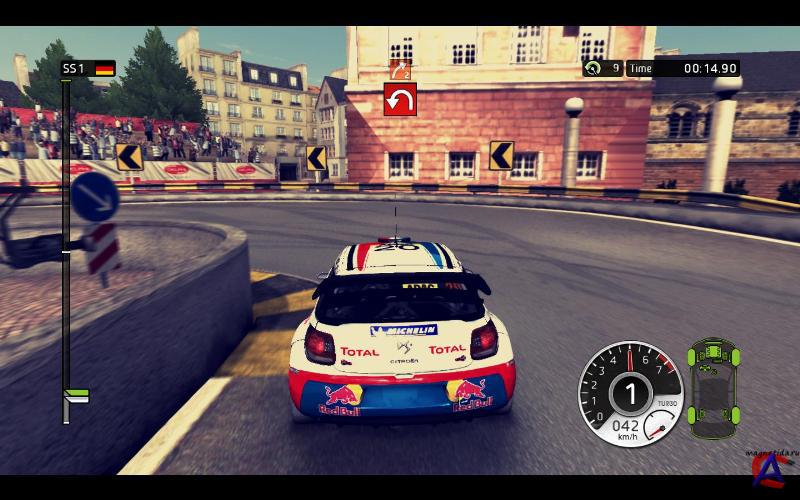Image resolution: width=800 pixels, height=500 pixels.
Task: Click the green rewind icon beside the 9
Action: (x=593, y=69)
